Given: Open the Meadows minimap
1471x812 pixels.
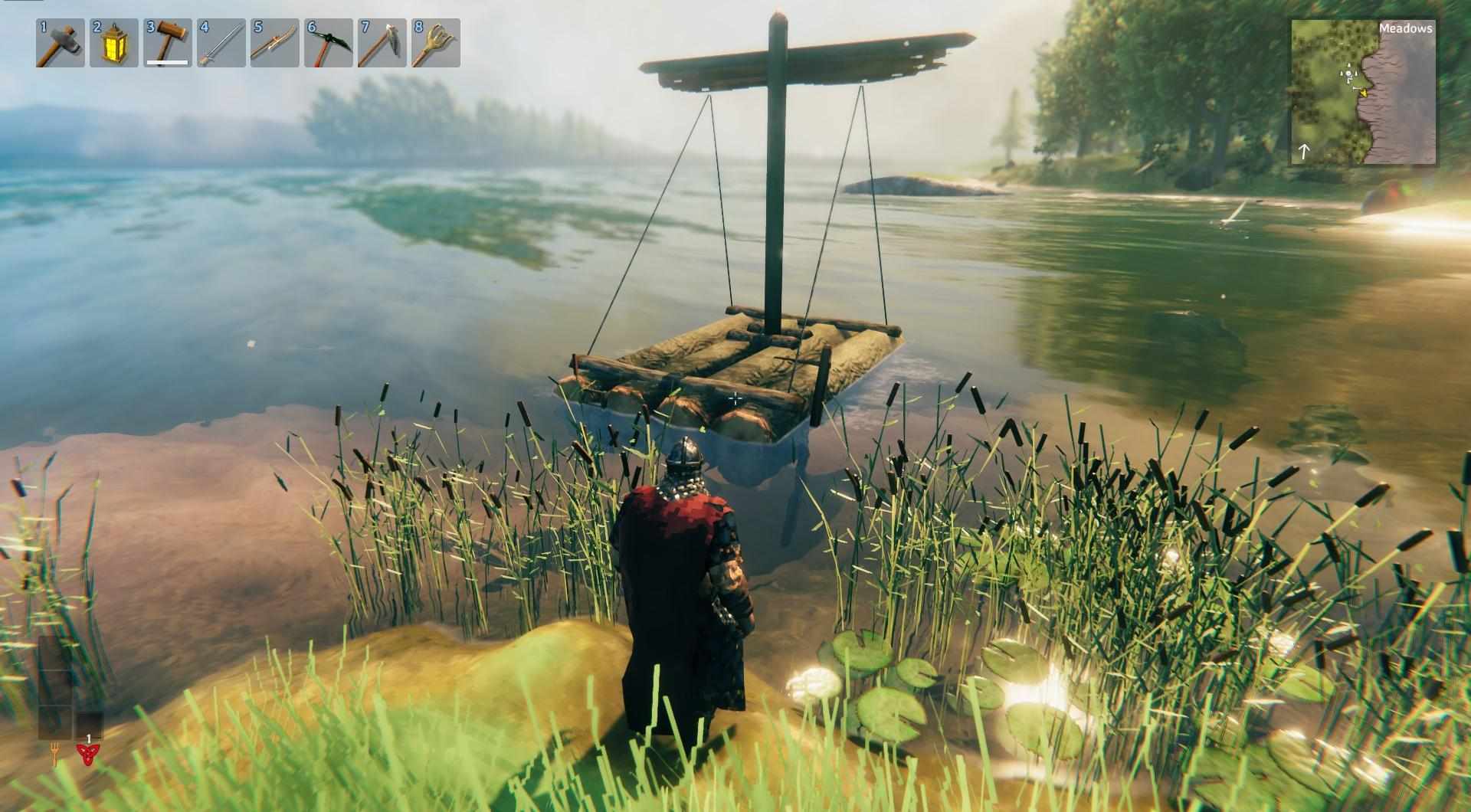Looking at the screenshot, I should [1363, 92].
